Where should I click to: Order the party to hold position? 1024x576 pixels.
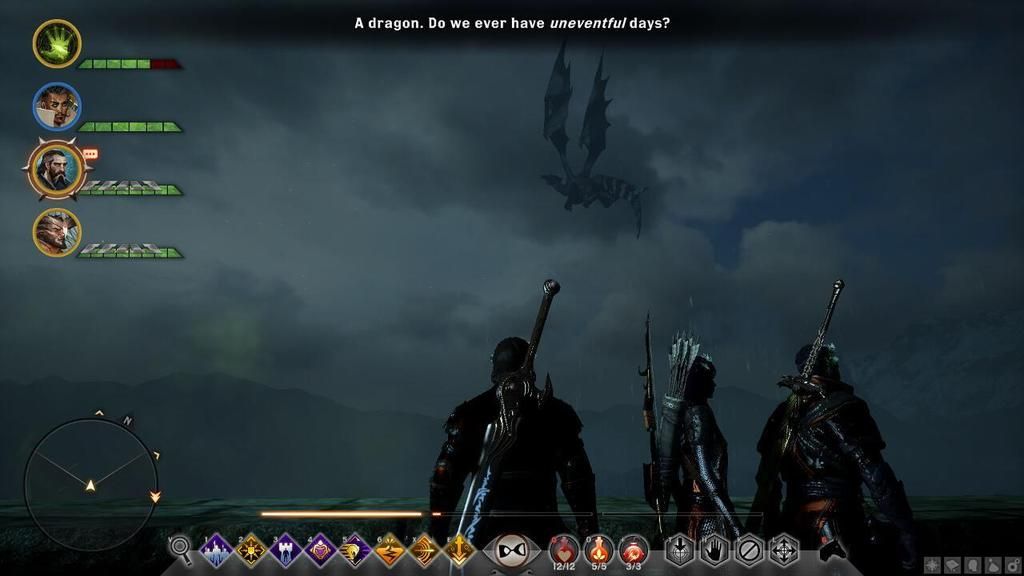coord(714,550)
